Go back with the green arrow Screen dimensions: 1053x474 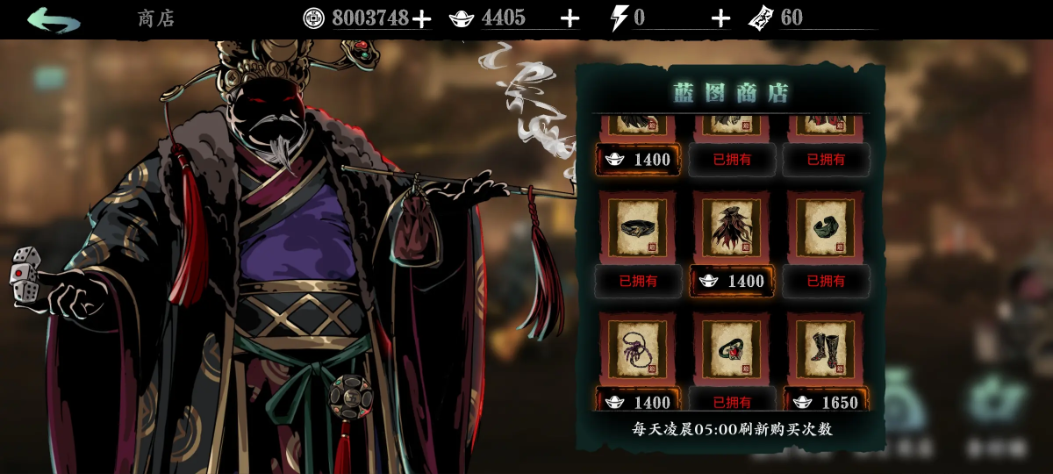tap(53, 19)
